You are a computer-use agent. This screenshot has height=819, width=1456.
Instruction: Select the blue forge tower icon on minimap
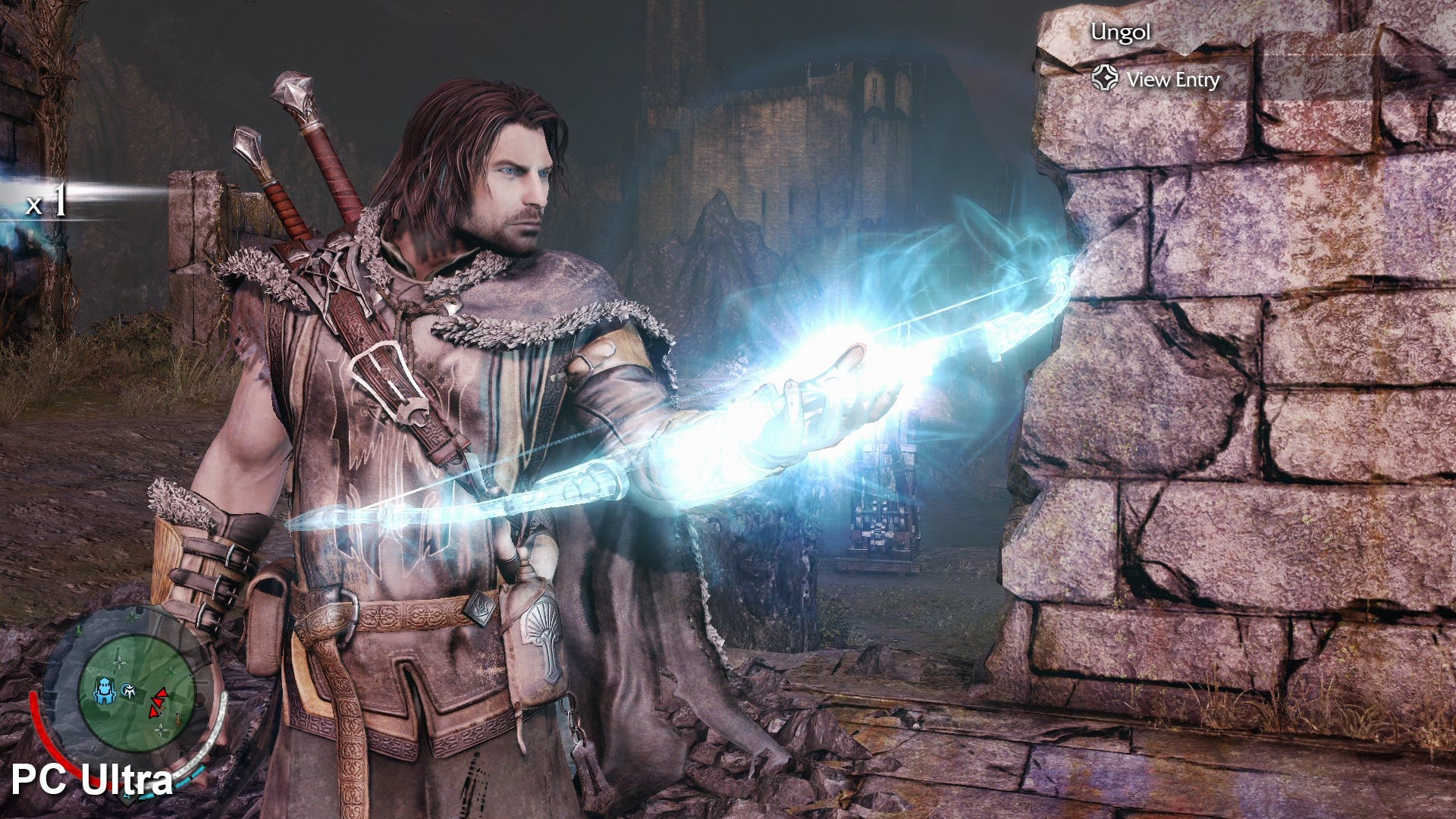pos(105,691)
